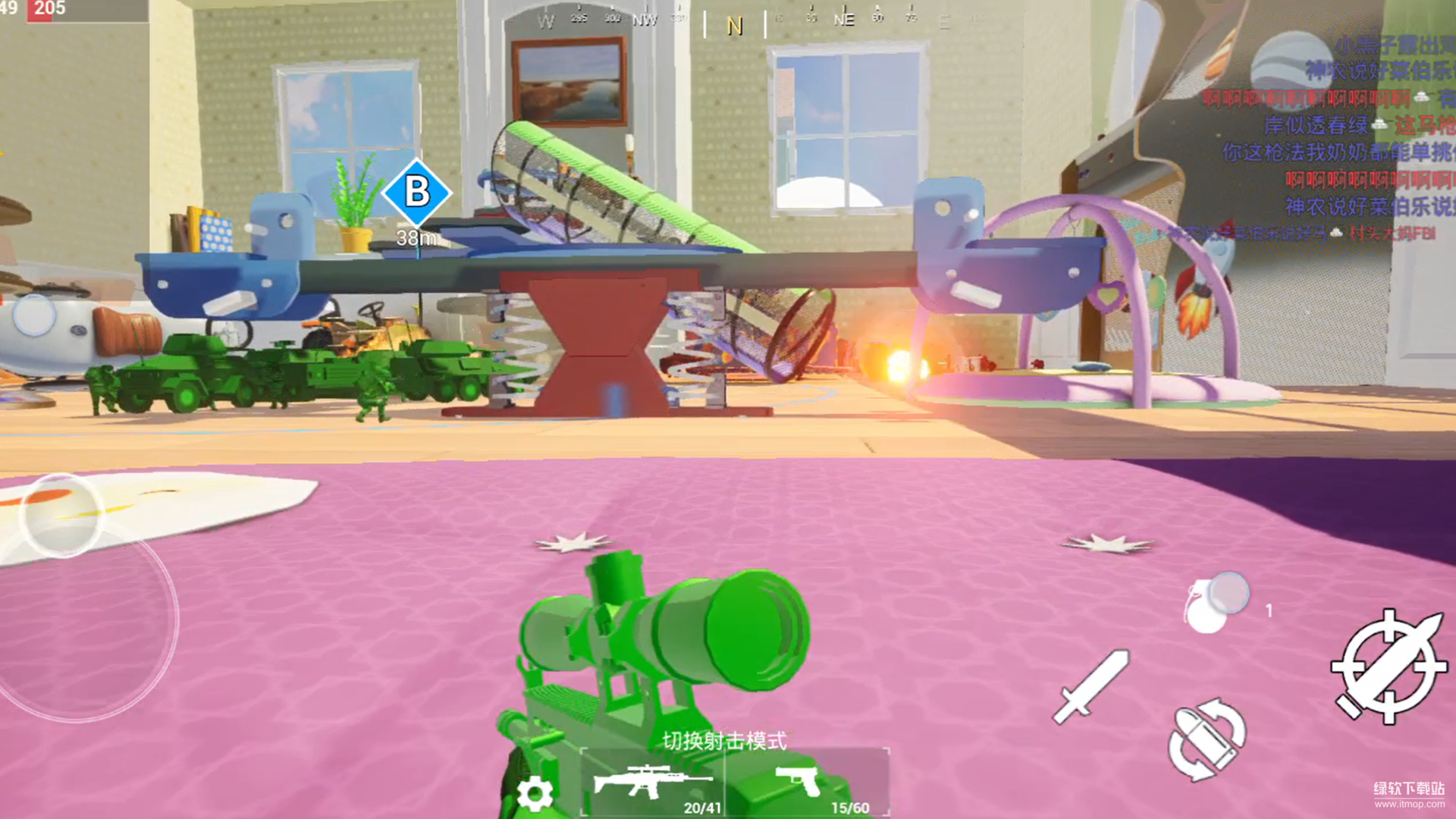The image size is (1456, 819).
Task: Throw a grenade with the grenade button
Action: (x=1212, y=604)
